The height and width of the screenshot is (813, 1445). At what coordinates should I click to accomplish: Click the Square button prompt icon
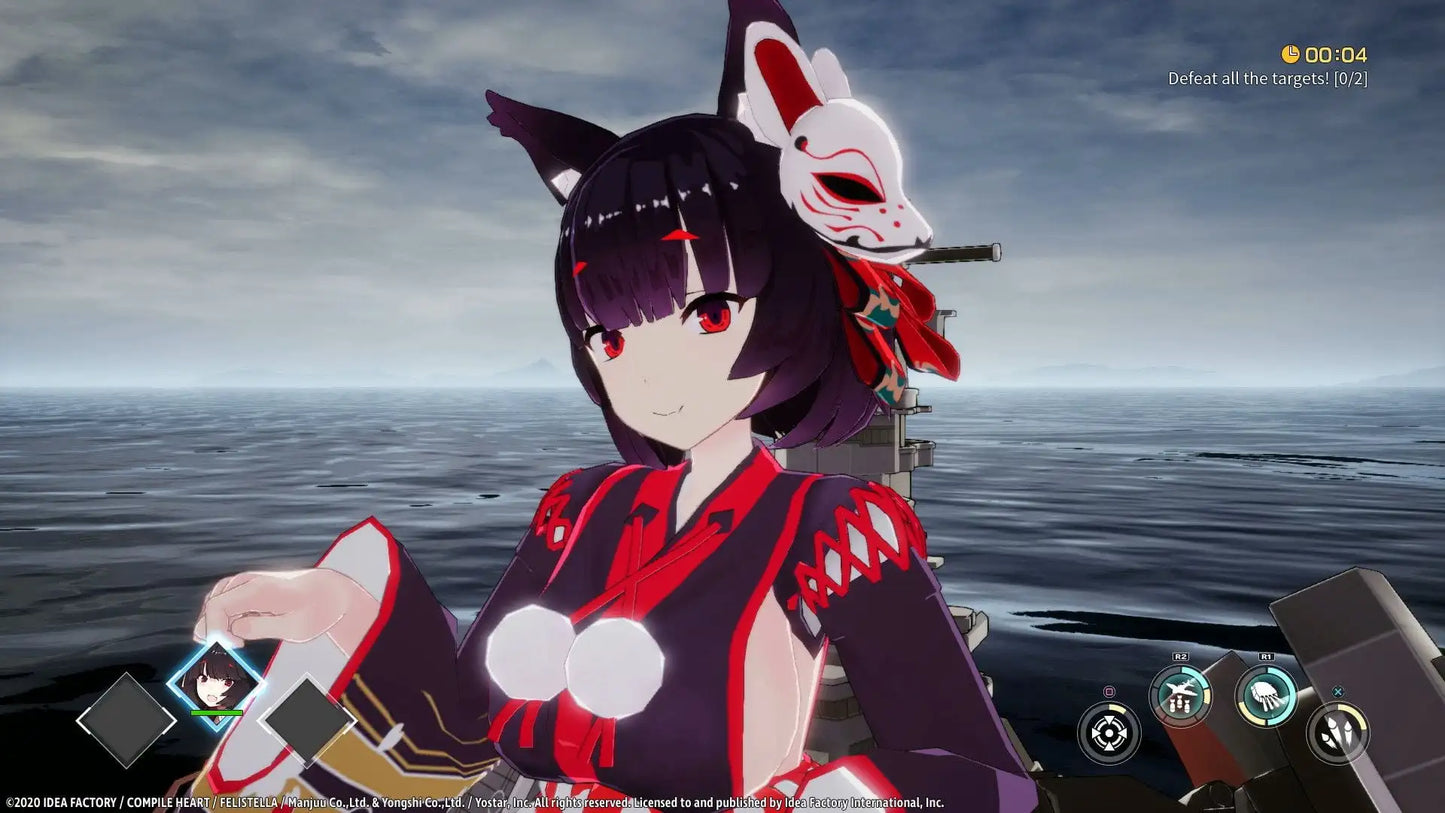1110,692
